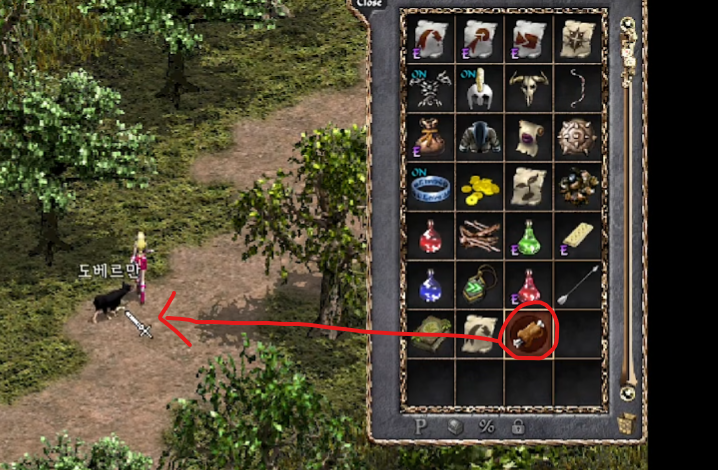Use the blue potion
The height and width of the screenshot is (470, 718).
[430, 285]
